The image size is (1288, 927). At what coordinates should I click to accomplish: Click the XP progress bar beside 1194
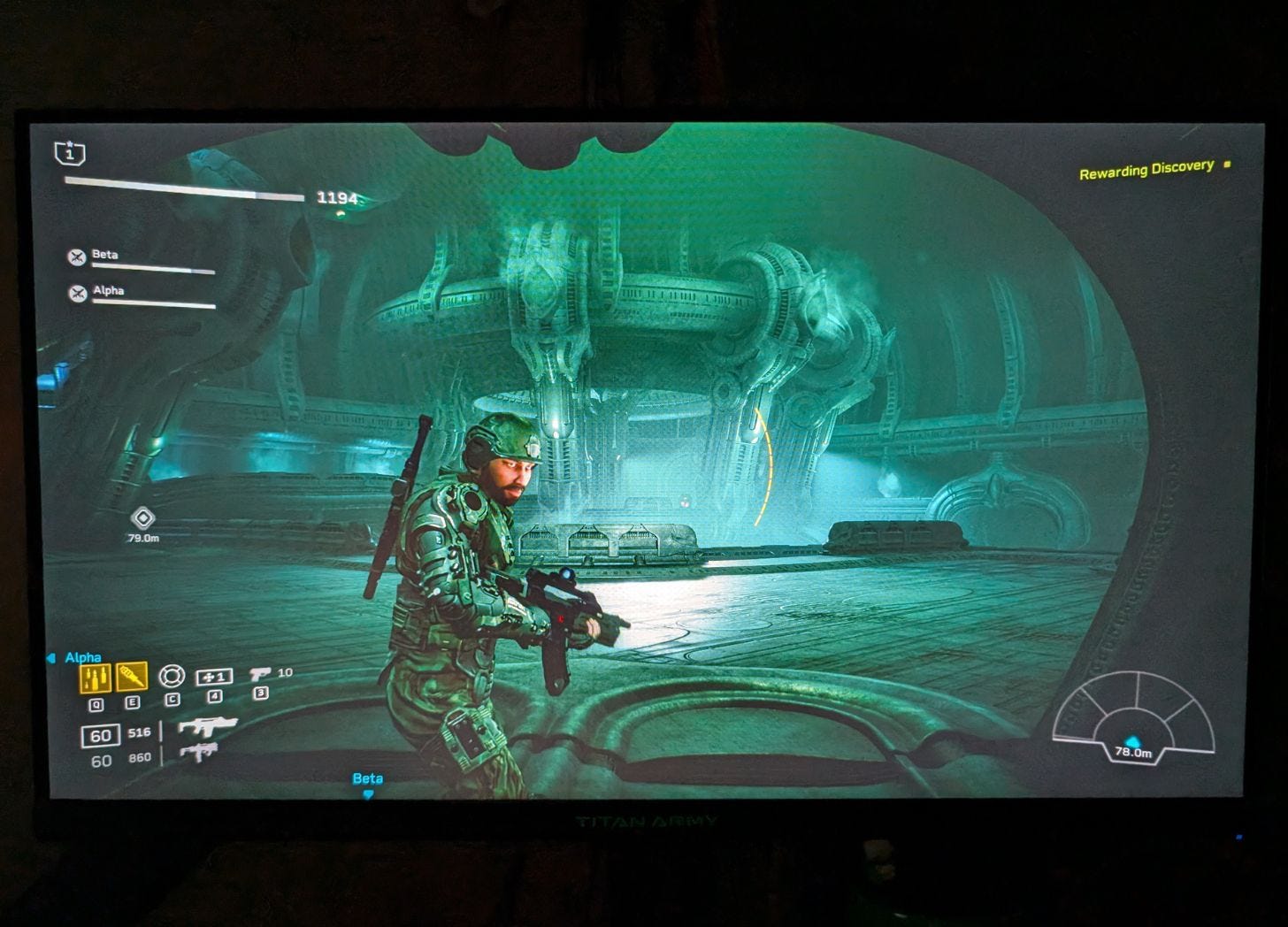pos(186,189)
